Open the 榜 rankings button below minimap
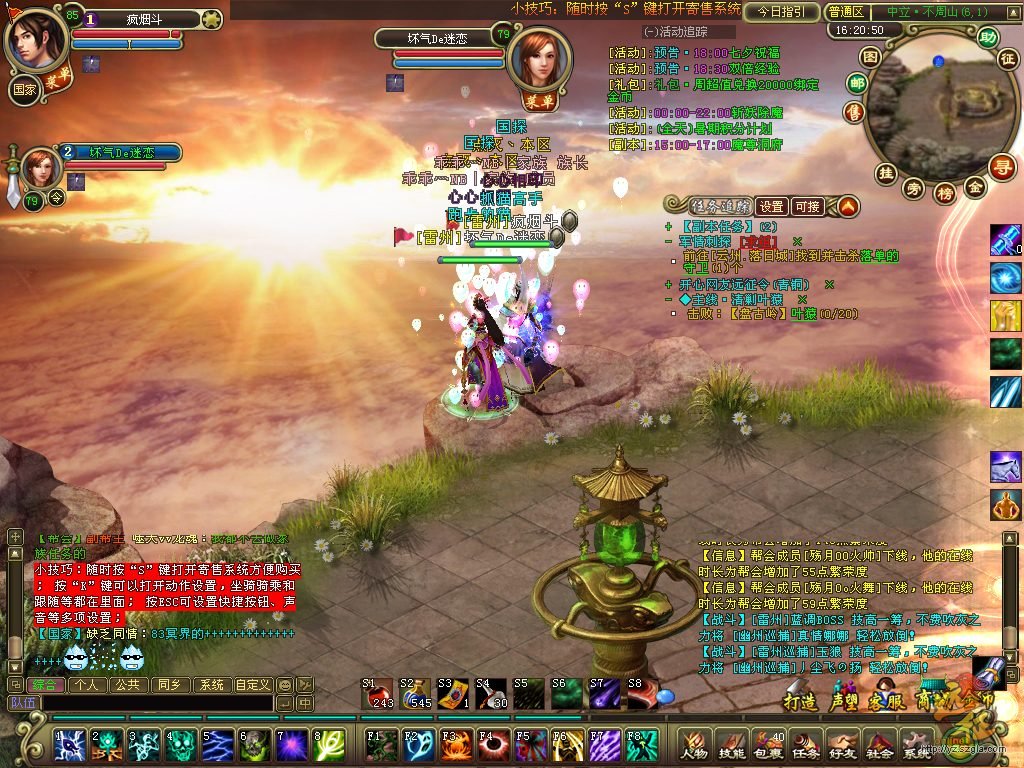 tap(945, 194)
